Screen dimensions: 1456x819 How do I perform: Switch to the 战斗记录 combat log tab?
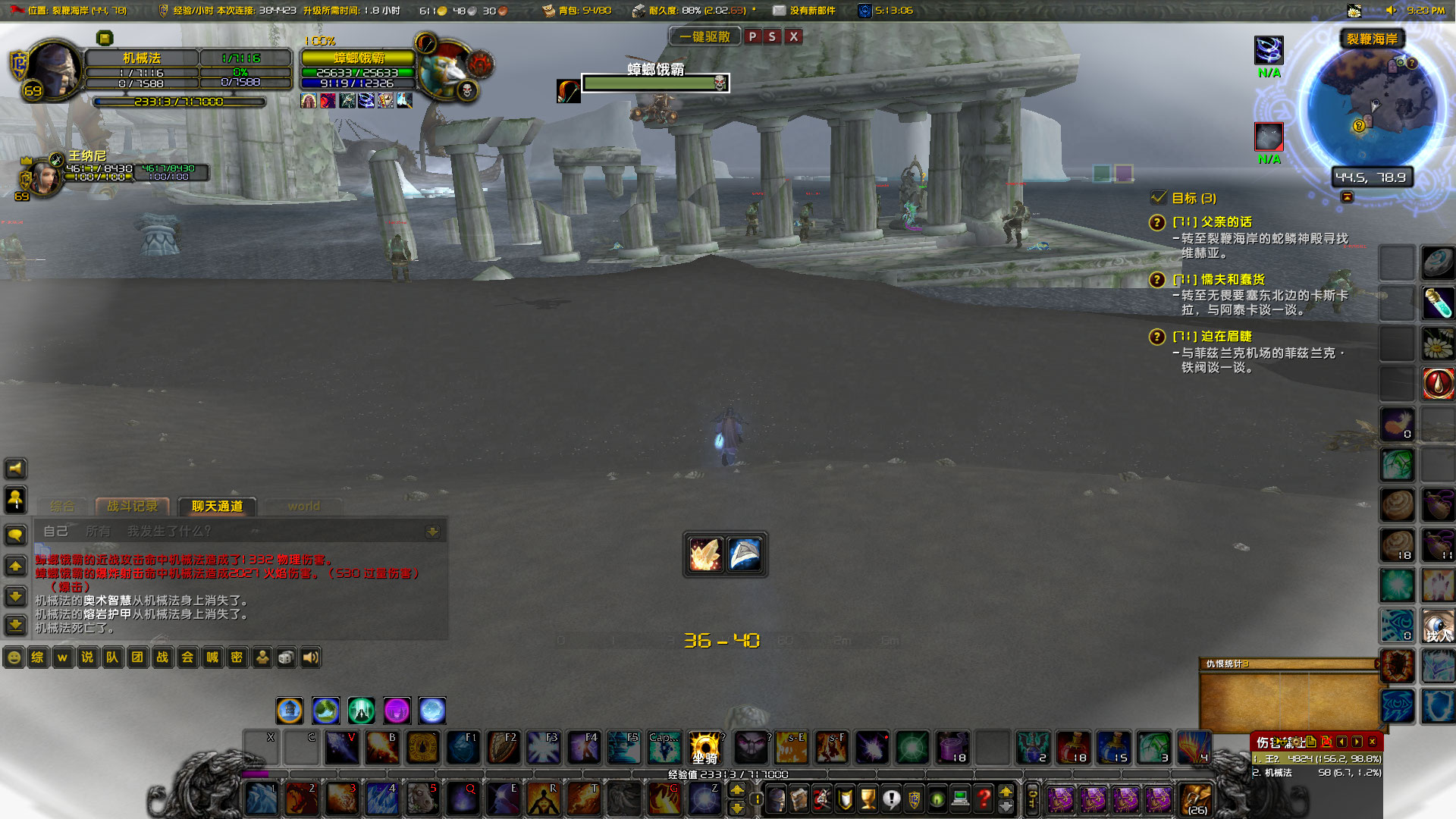[x=133, y=506]
